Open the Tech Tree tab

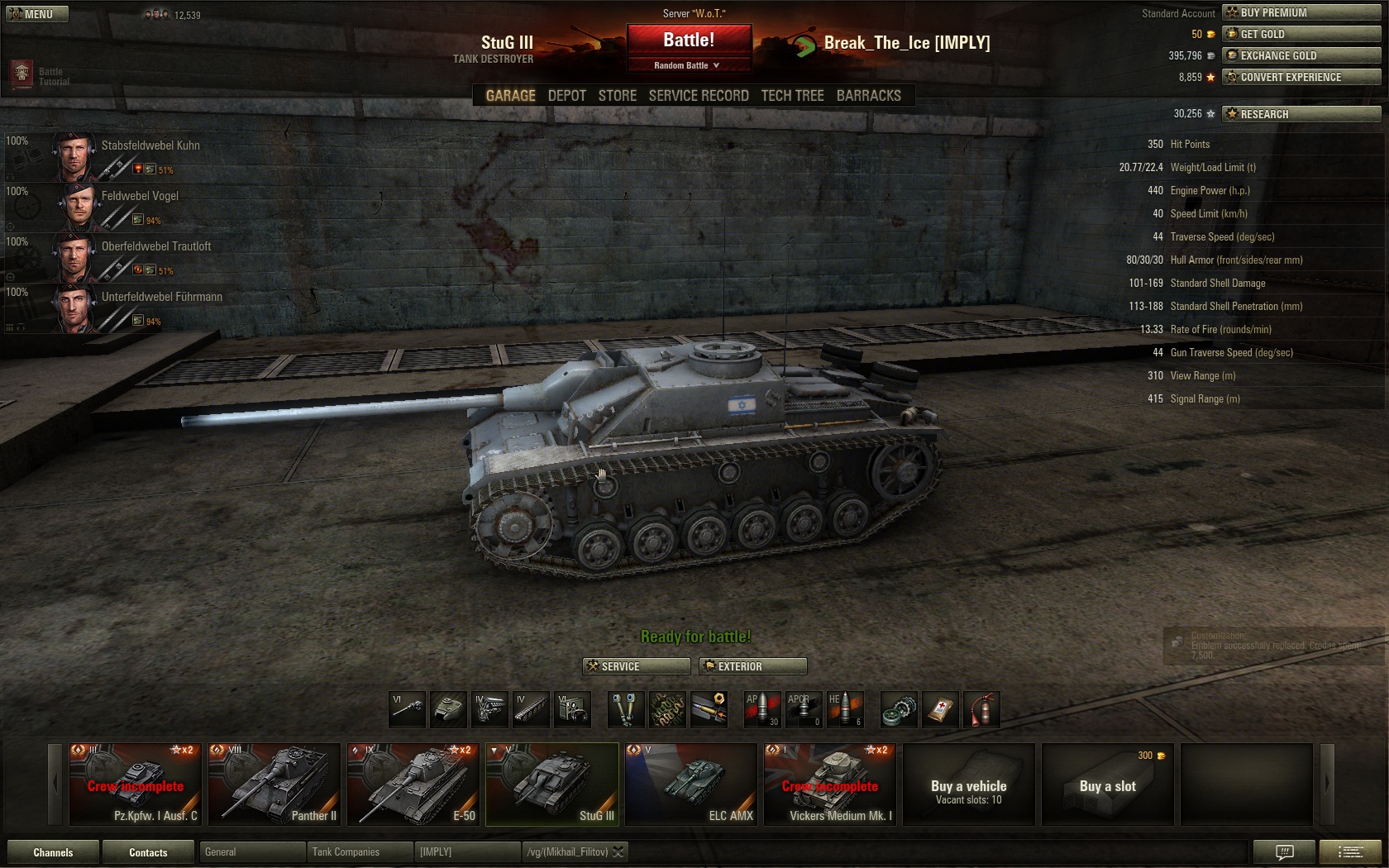(x=792, y=96)
